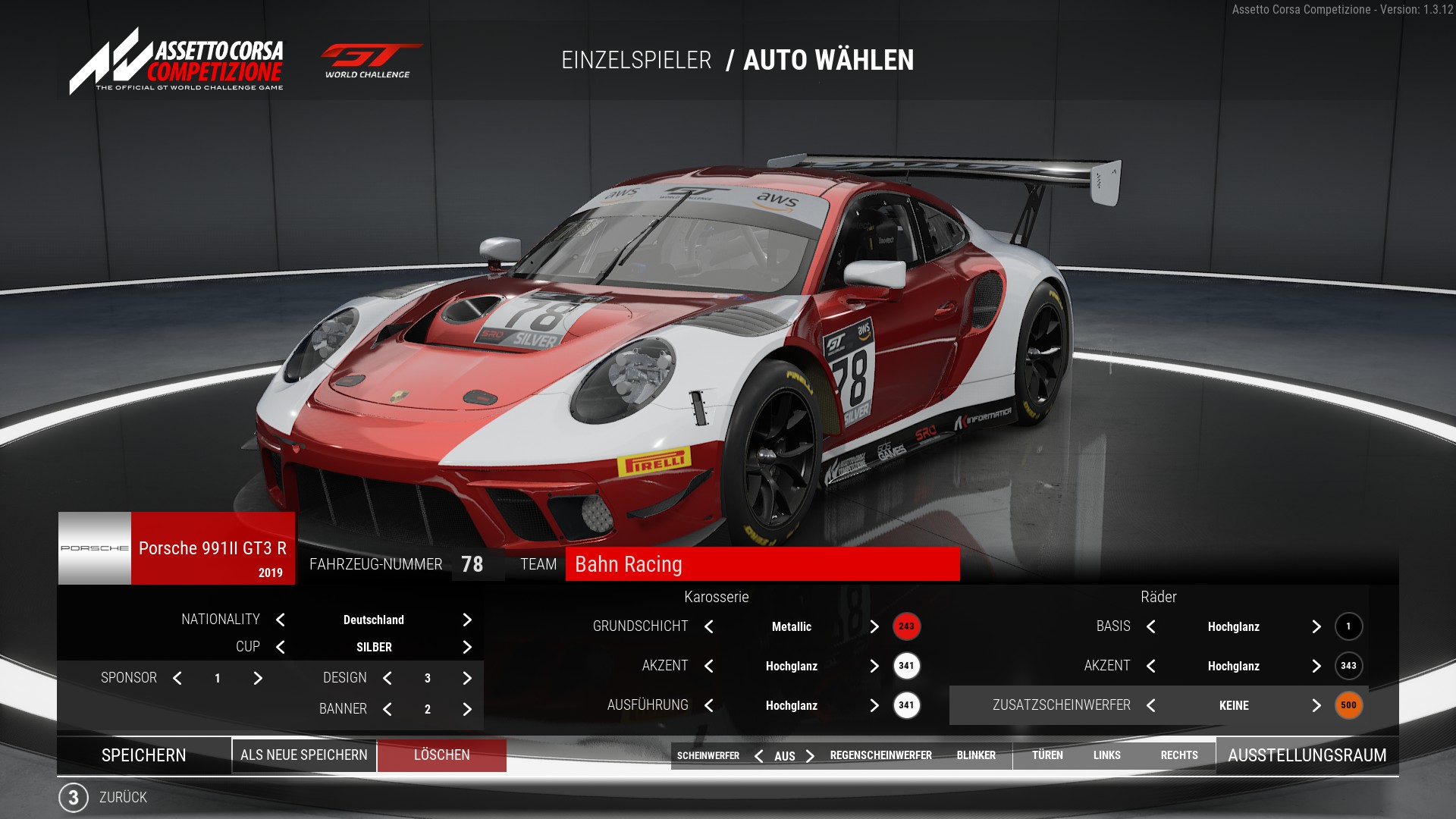Select next nationality after Deutschland

click(467, 620)
